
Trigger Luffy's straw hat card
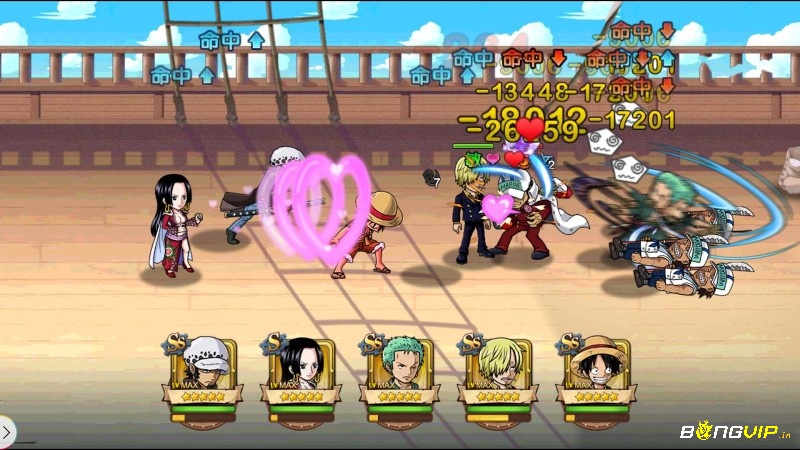tap(596, 370)
